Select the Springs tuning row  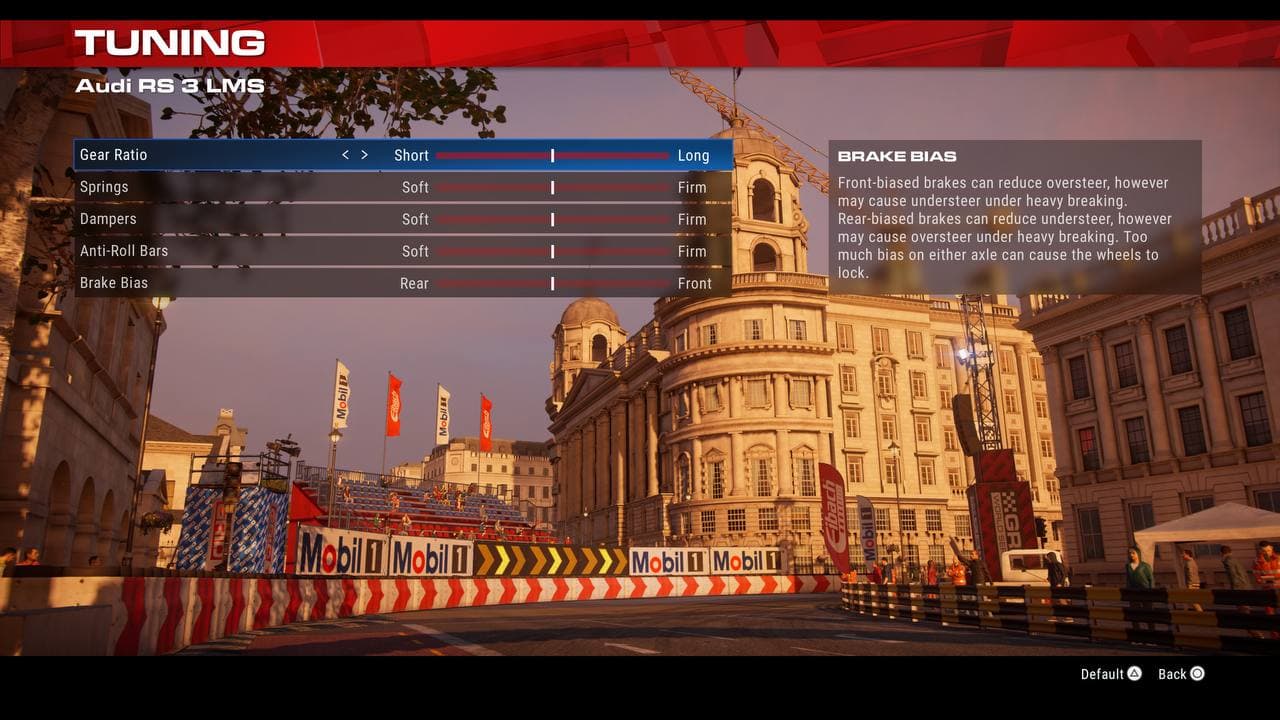click(x=104, y=187)
